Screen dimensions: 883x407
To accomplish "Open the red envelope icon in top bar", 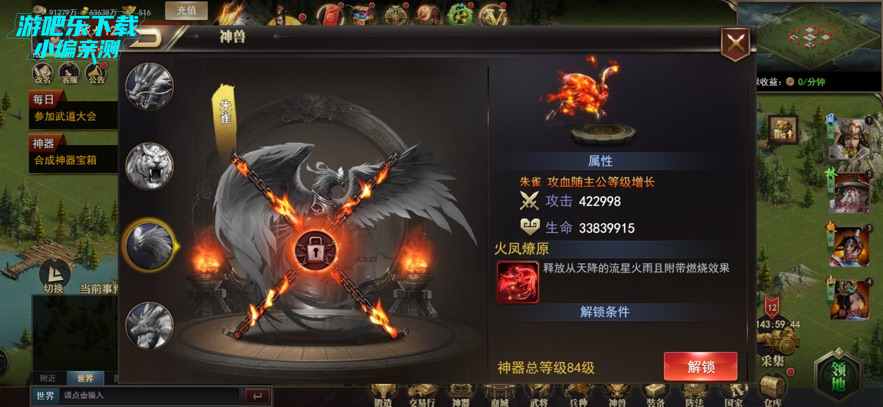I will [x=328, y=13].
